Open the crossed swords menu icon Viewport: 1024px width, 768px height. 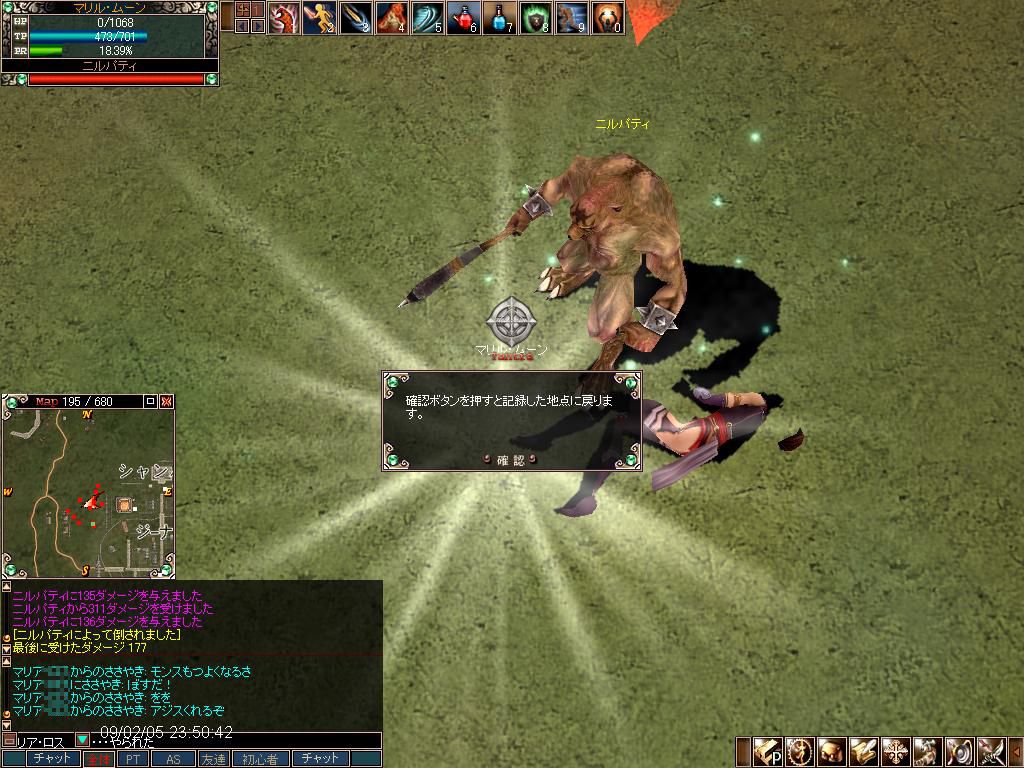[x=991, y=751]
